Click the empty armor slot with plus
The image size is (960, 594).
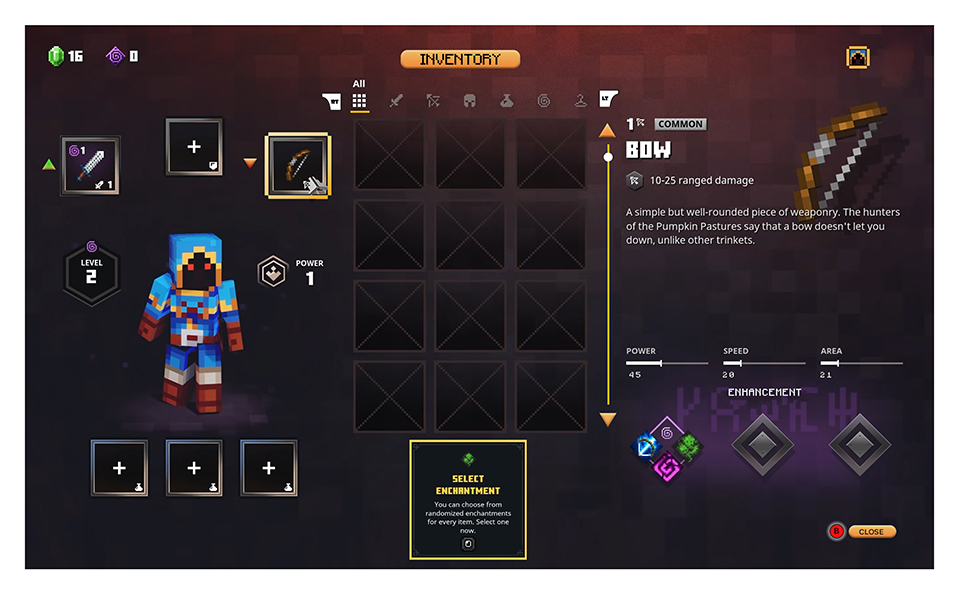click(x=194, y=147)
